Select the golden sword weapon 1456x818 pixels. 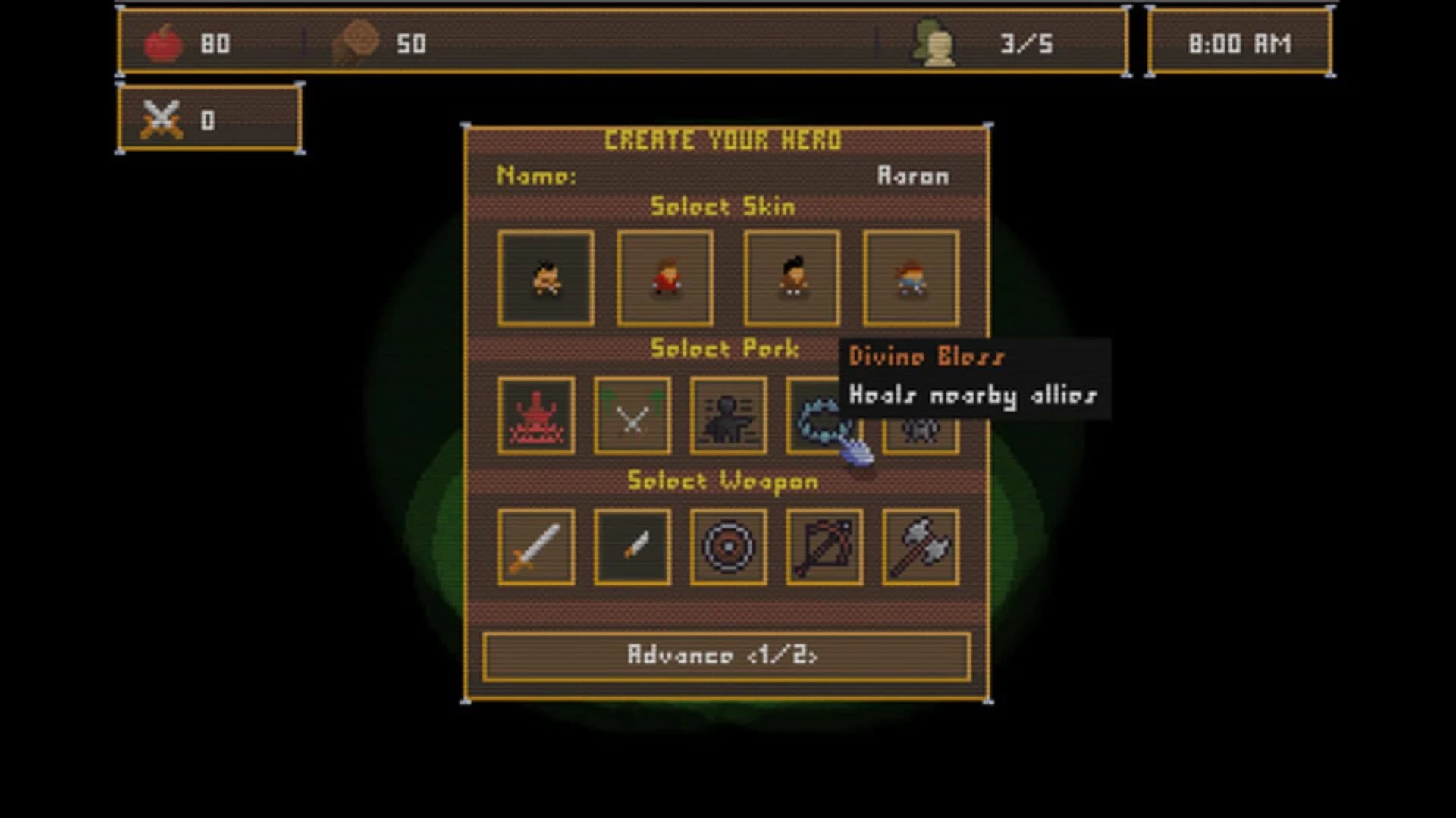(x=535, y=548)
